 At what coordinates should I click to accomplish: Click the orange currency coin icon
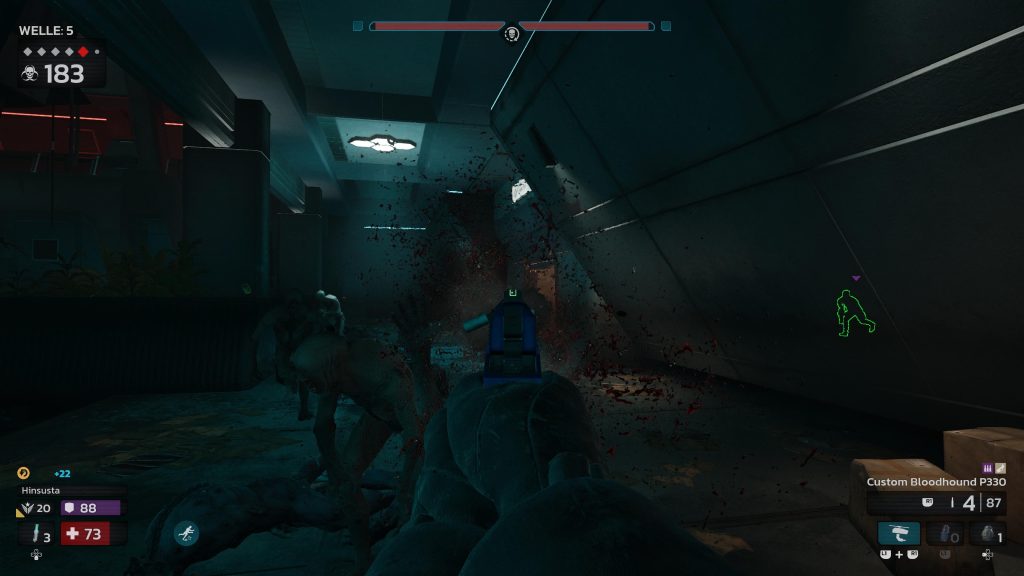[x=24, y=473]
